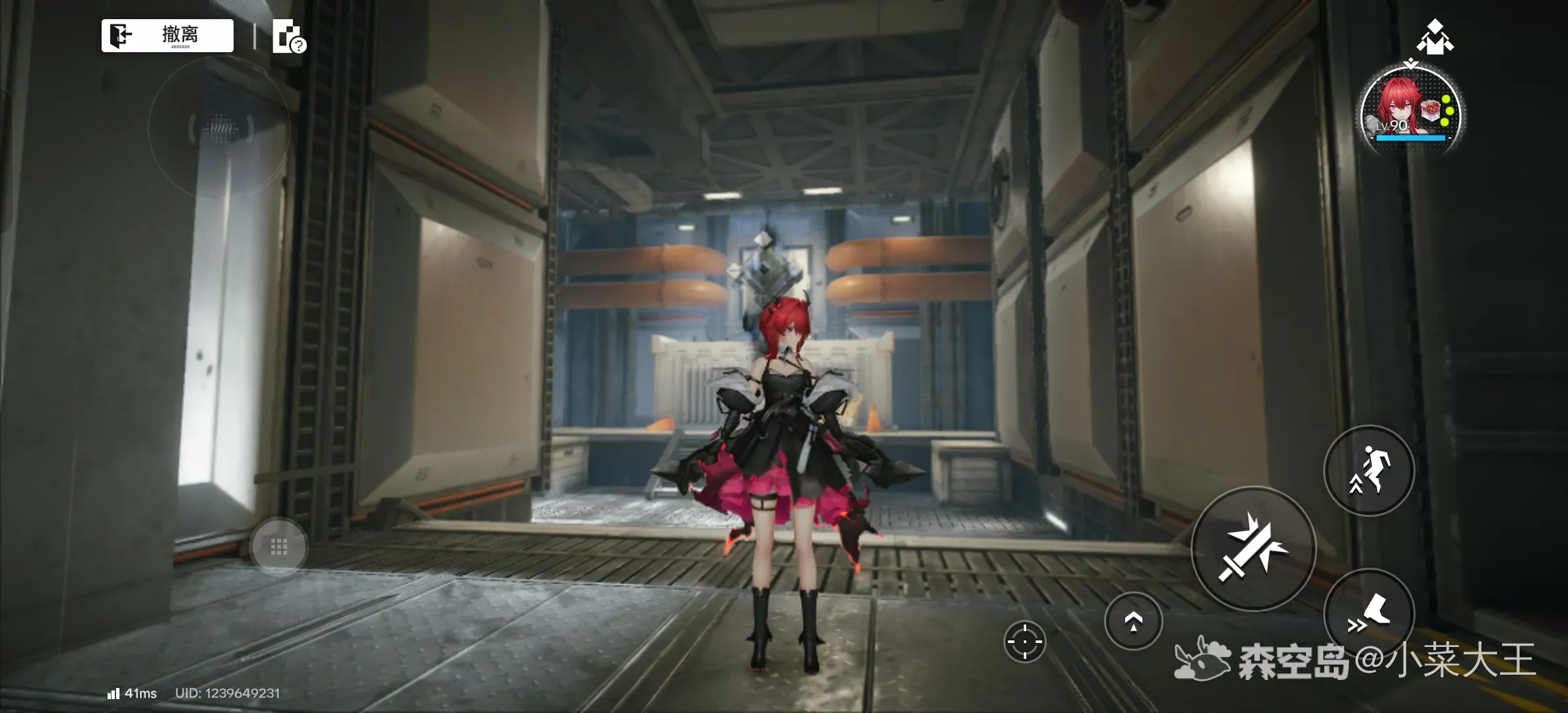1568x713 pixels.
Task: Activate the sprint running figure button
Action: [x=1369, y=470]
